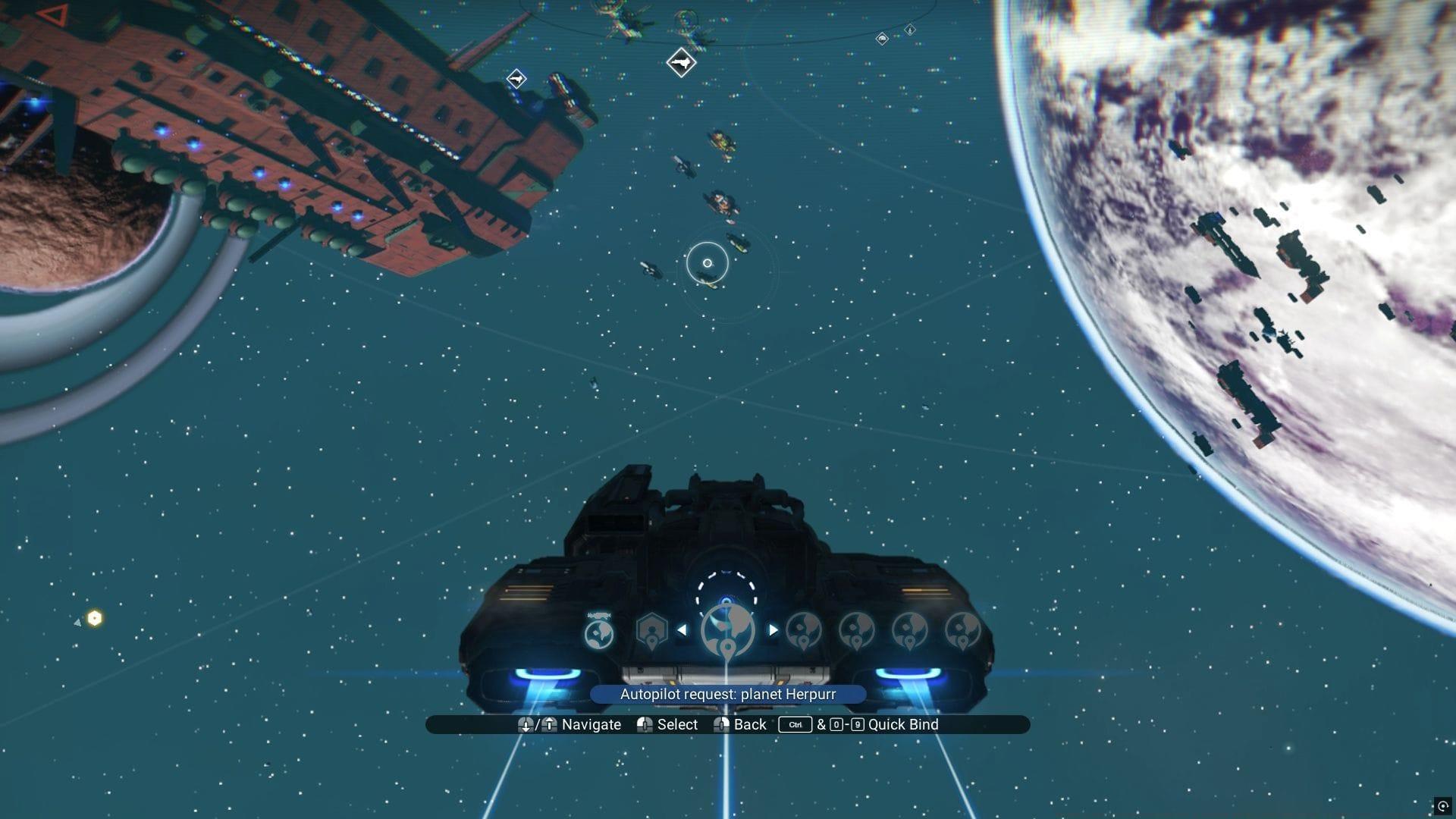The height and width of the screenshot is (819, 1456).
Task: Click the right arrow to cycle destinations
Action: click(x=773, y=629)
